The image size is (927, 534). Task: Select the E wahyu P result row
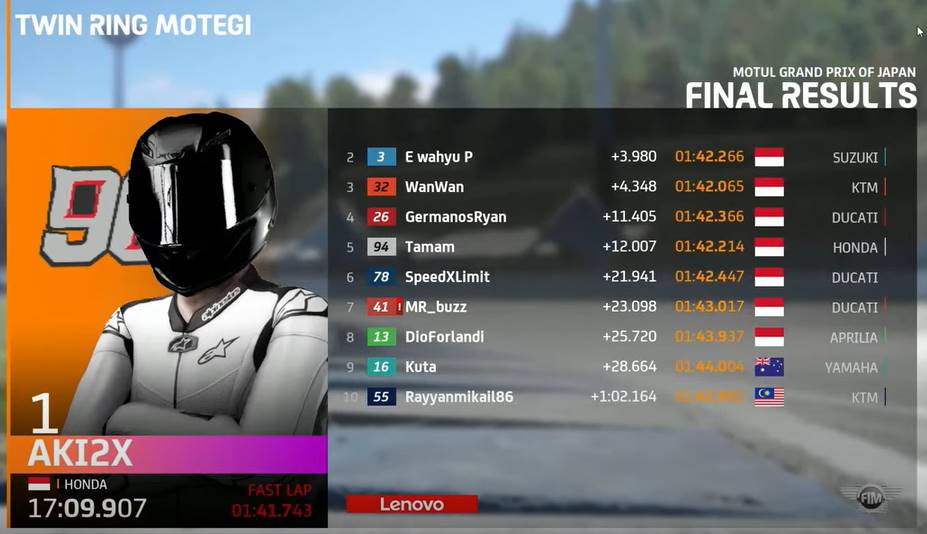pos(615,157)
